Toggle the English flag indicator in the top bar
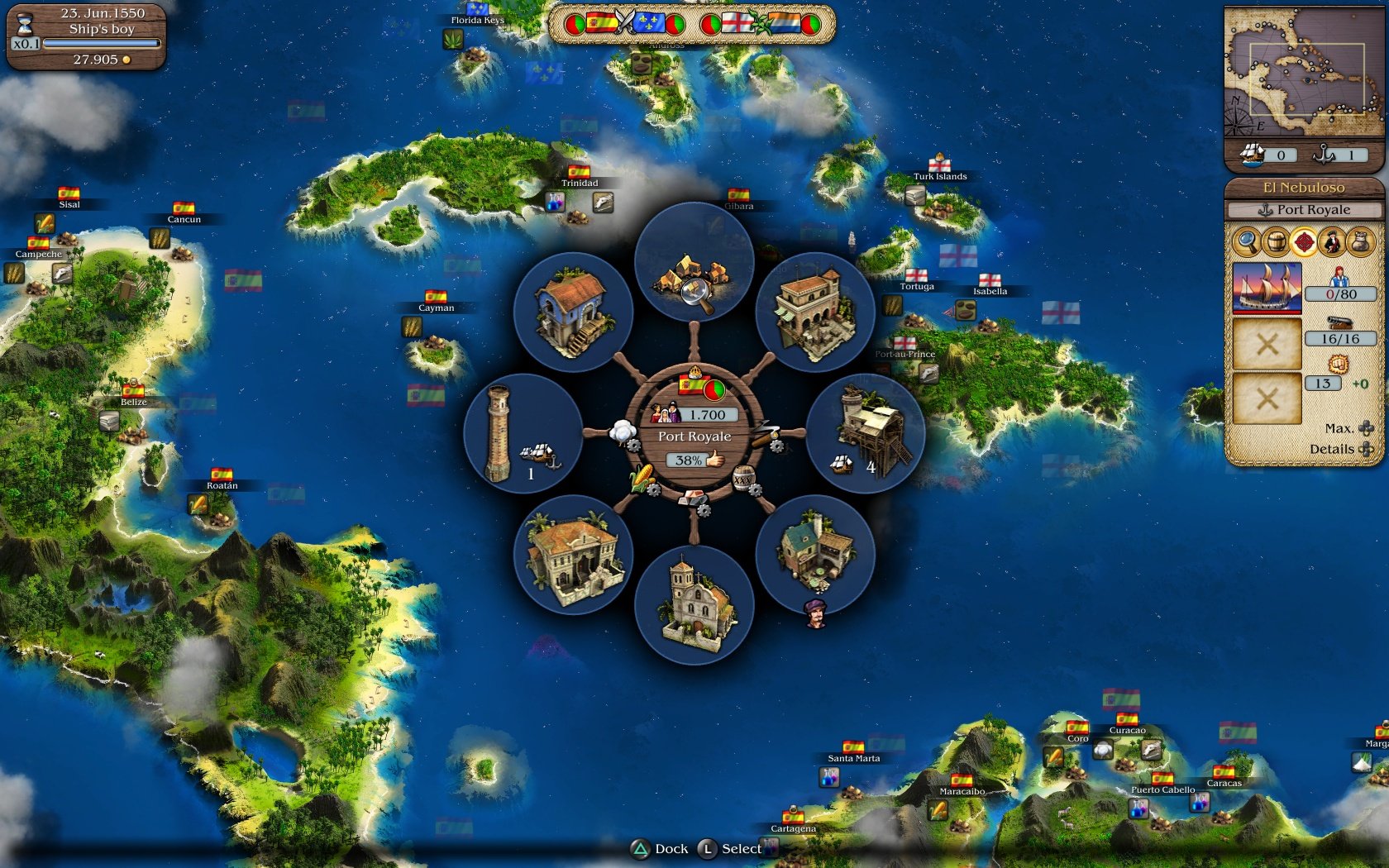The height and width of the screenshot is (868, 1389). pos(736,24)
